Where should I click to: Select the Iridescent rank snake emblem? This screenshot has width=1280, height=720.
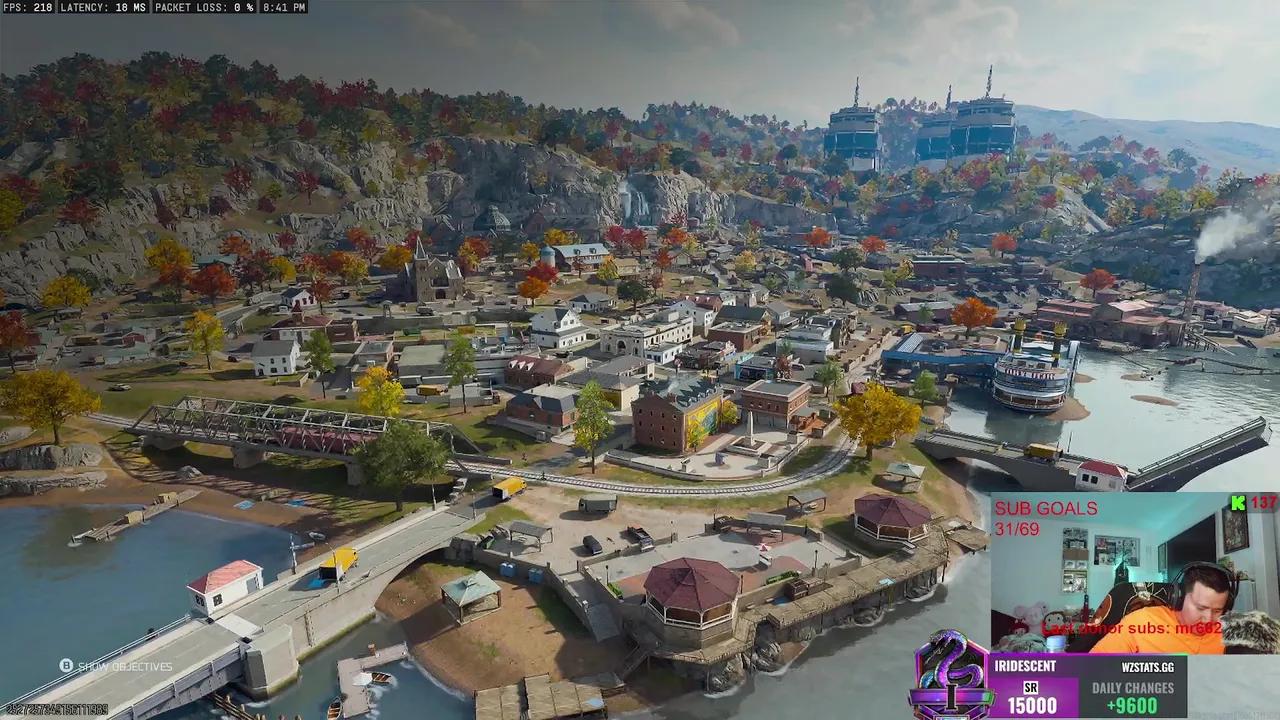(x=951, y=675)
